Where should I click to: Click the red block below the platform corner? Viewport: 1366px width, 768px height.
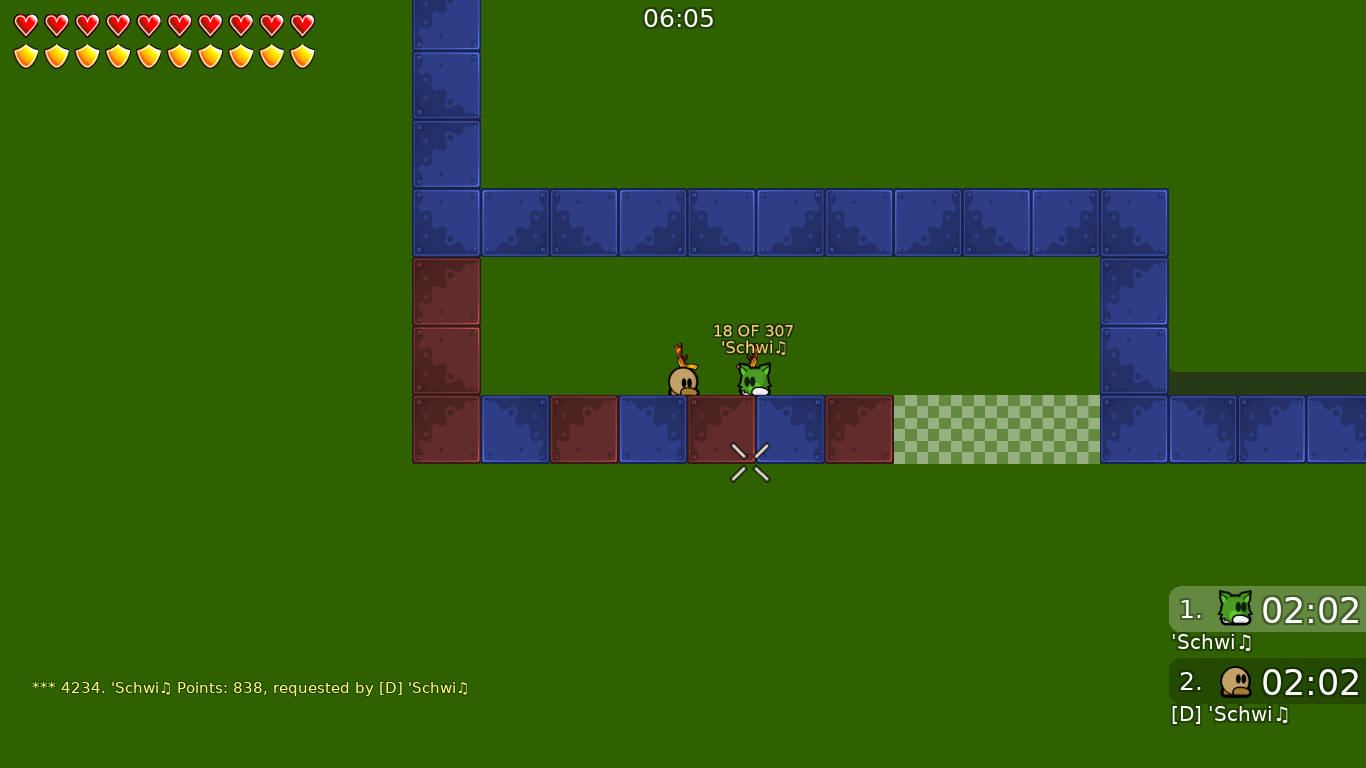point(445,290)
